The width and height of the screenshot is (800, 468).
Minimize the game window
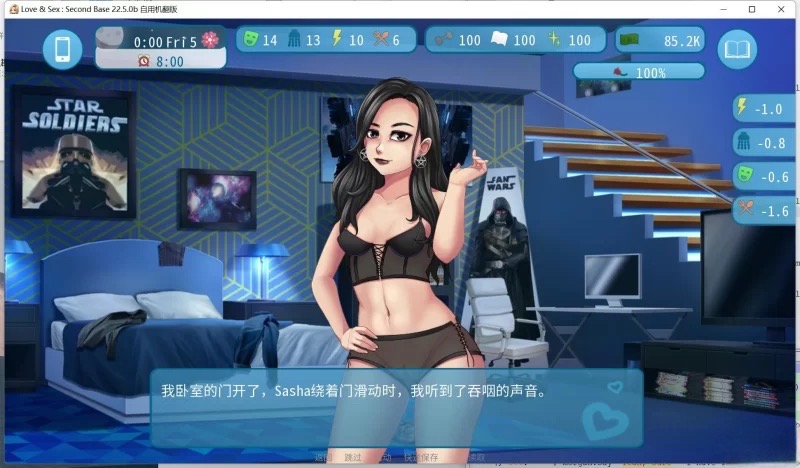[x=722, y=8]
